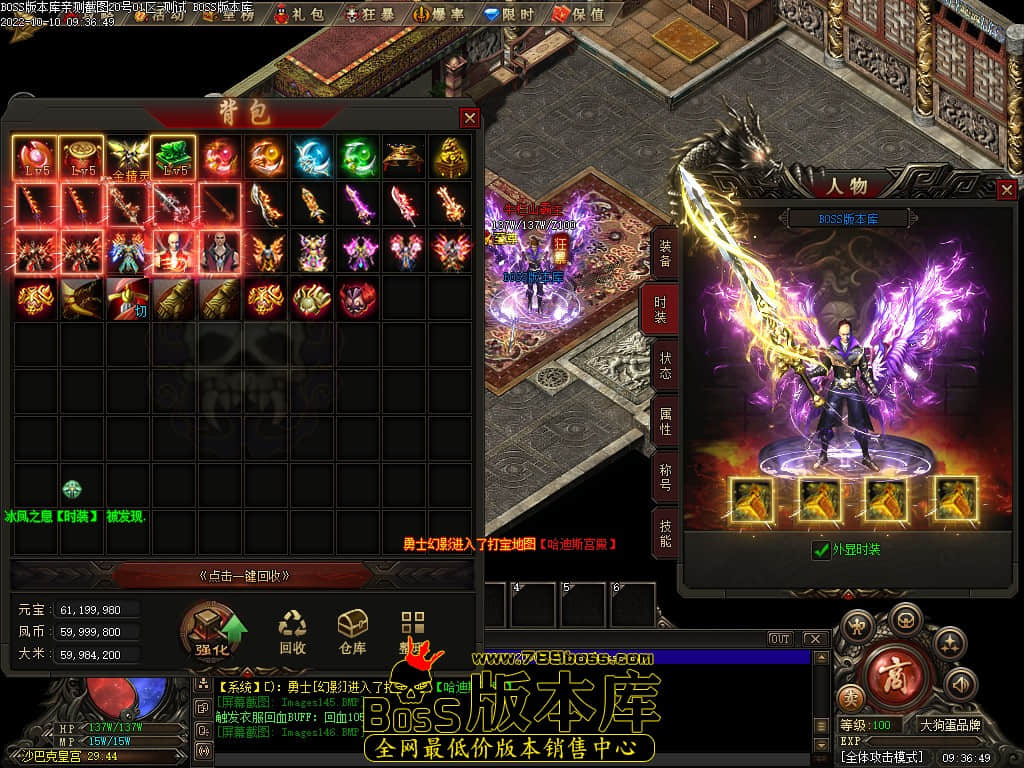The image size is (1024, 768).
Task: Show the 称号 titles tab
Action: click(664, 476)
